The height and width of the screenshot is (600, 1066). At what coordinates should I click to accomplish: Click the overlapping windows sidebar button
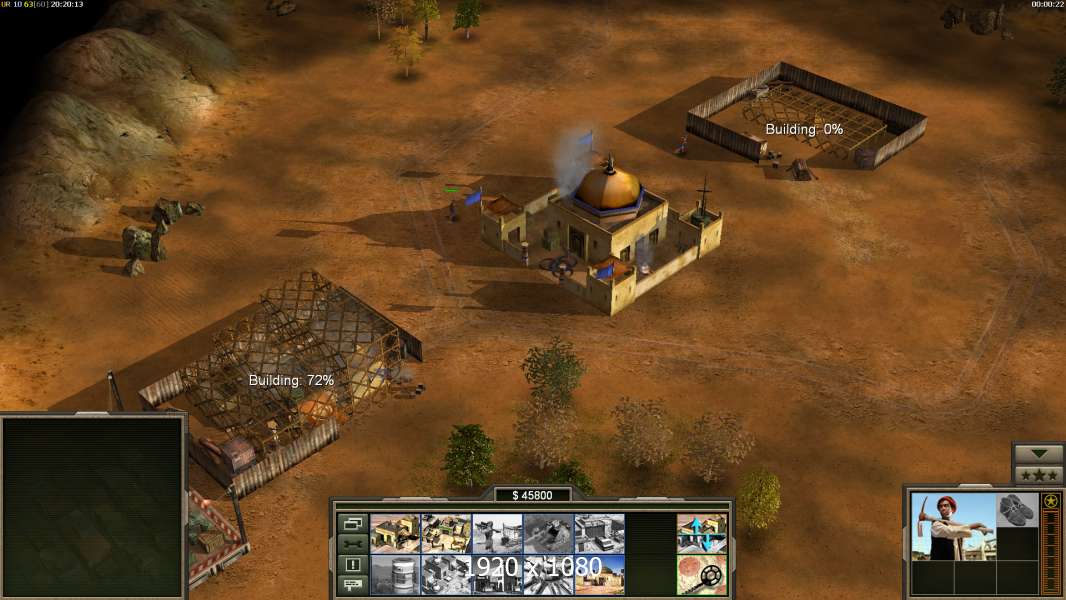pyautogui.click(x=353, y=523)
